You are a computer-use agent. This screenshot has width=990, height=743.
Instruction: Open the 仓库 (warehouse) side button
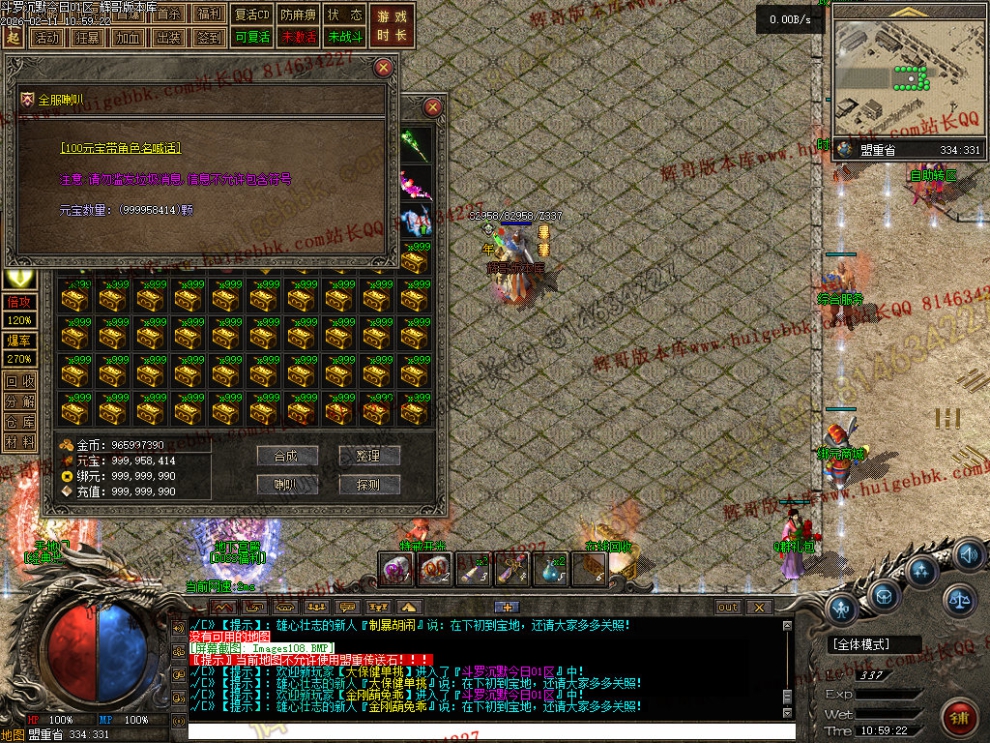point(19,421)
